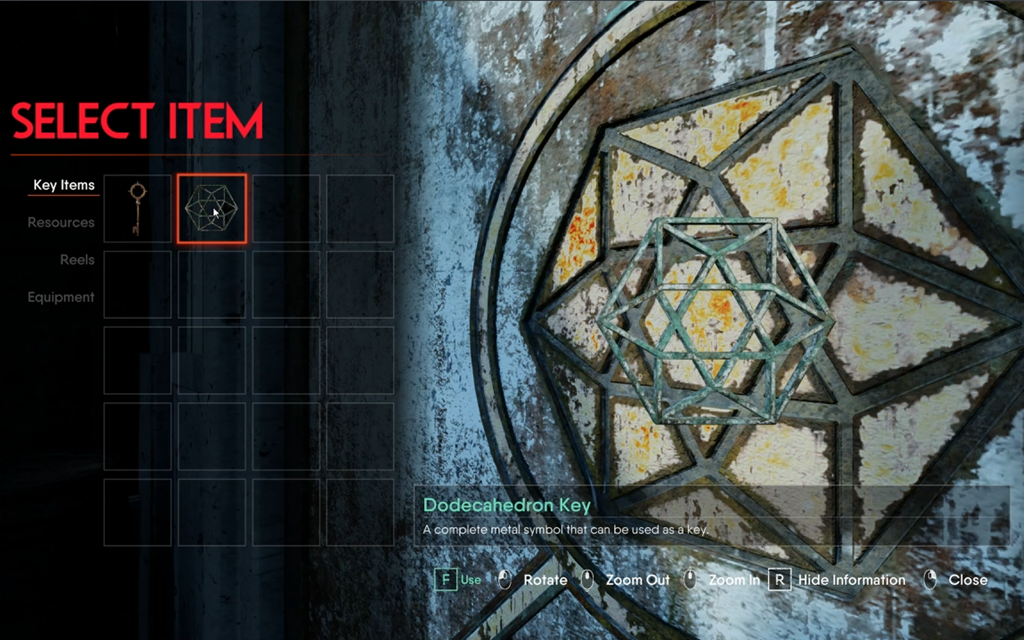The image size is (1024, 640).
Task: Select the Equipment tab
Action: coord(61,297)
